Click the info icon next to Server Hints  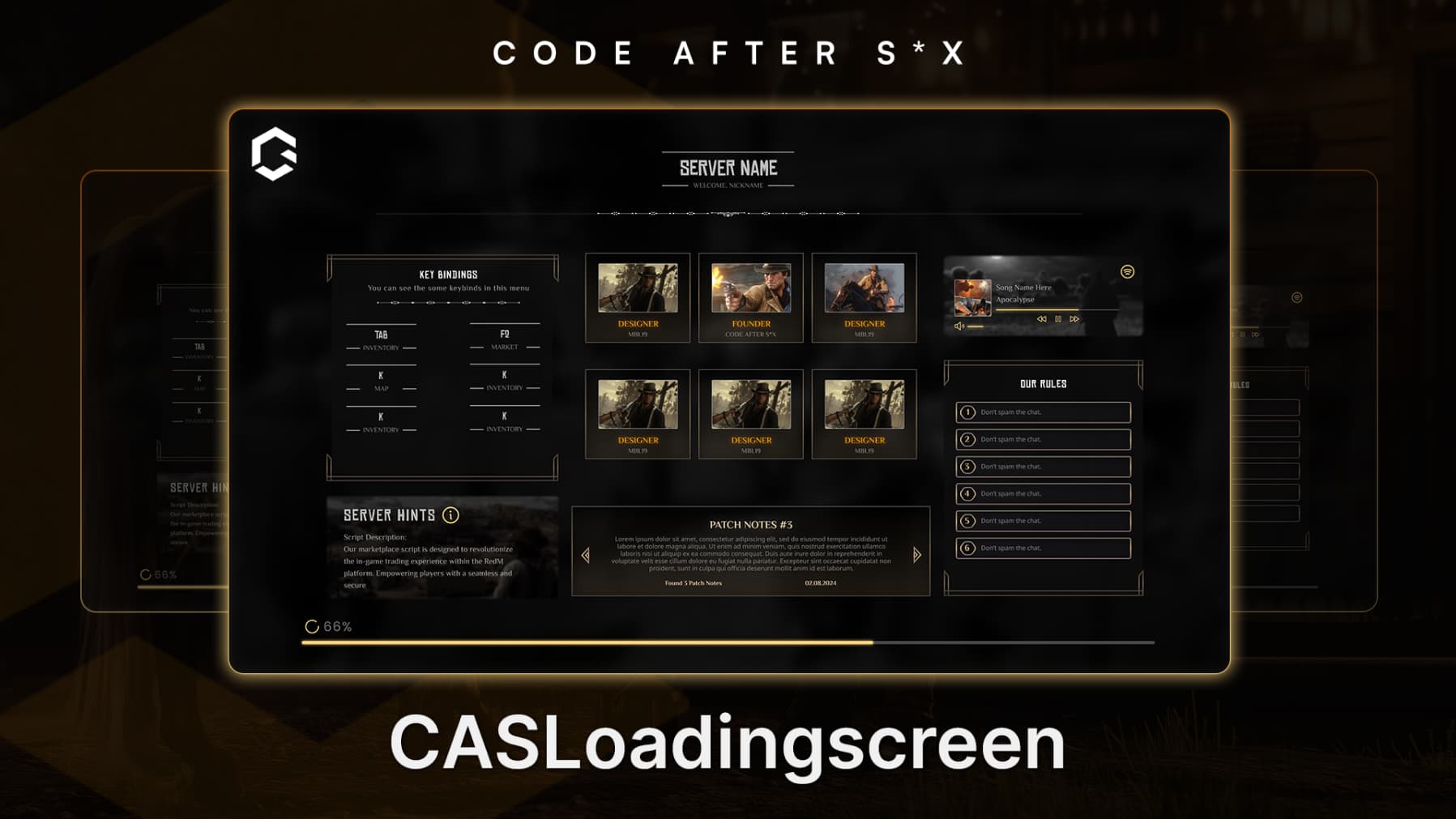pos(450,514)
